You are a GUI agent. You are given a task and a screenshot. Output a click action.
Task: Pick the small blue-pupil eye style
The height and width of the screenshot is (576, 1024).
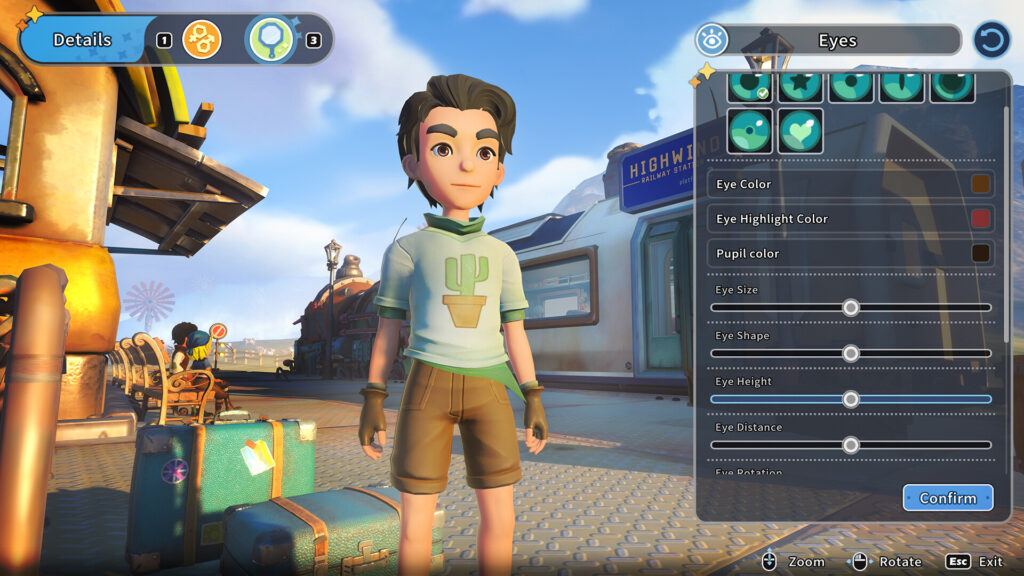750,131
